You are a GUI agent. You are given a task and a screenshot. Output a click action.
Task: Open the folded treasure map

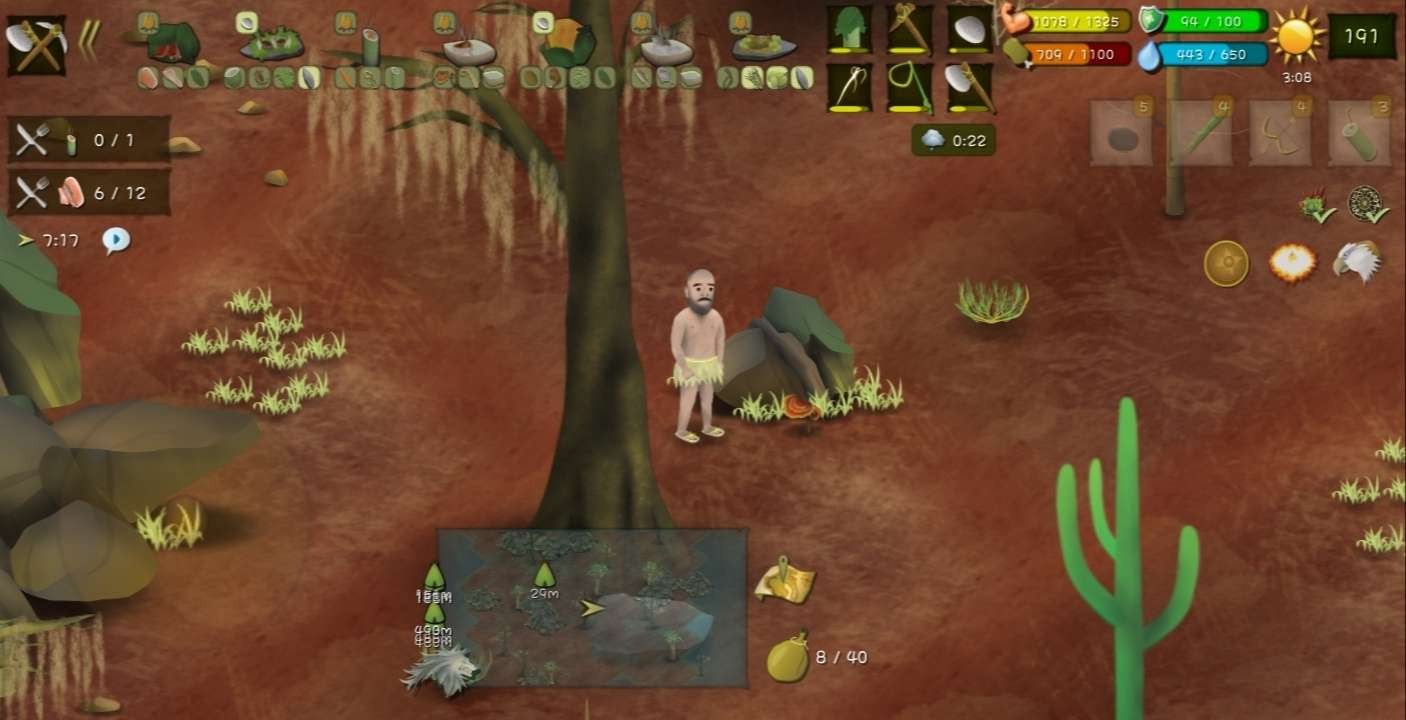(785, 580)
